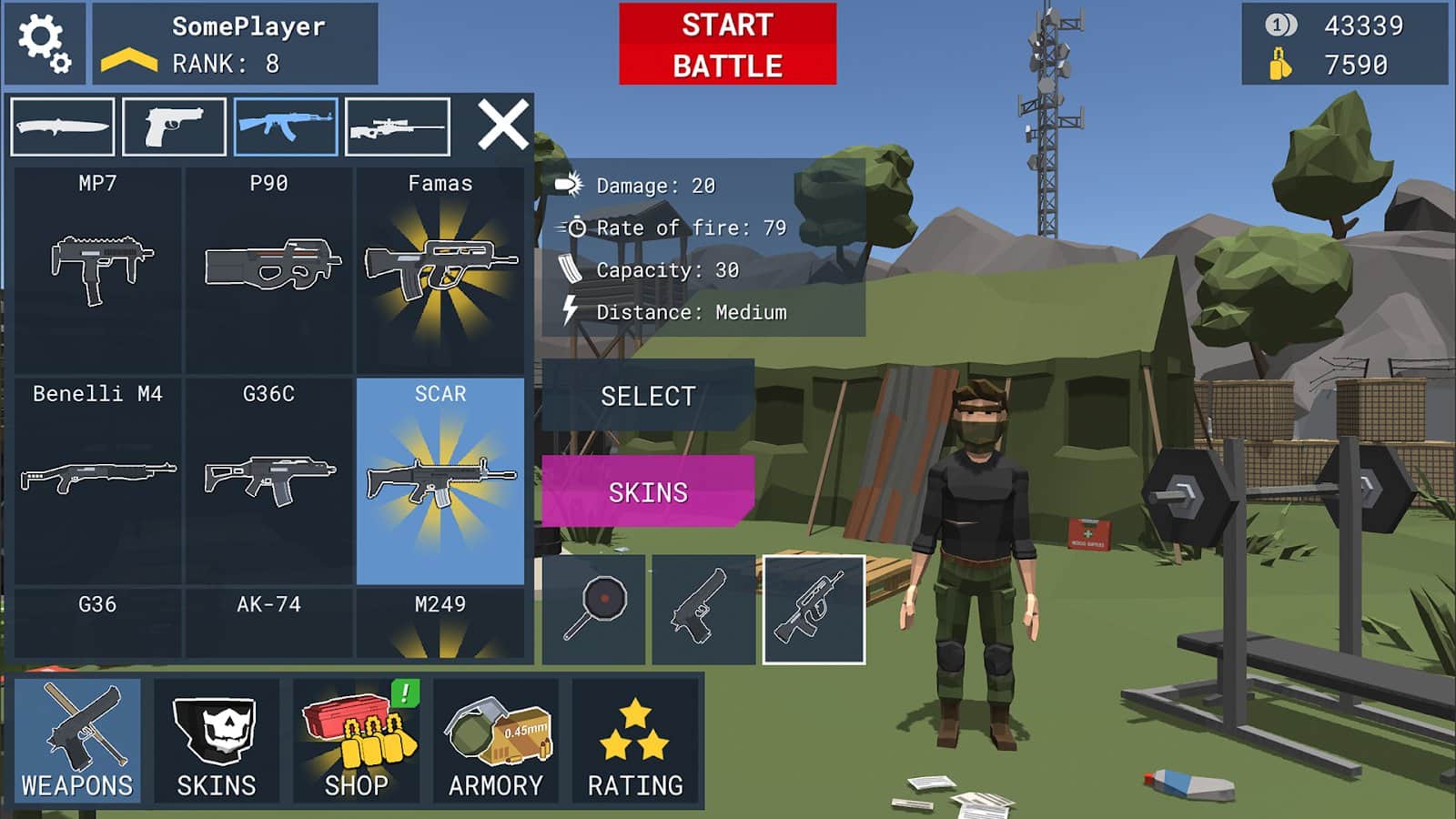Image resolution: width=1456 pixels, height=819 pixels.
Task: Choose the P90 from the weapon grid
Action: tap(269, 268)
